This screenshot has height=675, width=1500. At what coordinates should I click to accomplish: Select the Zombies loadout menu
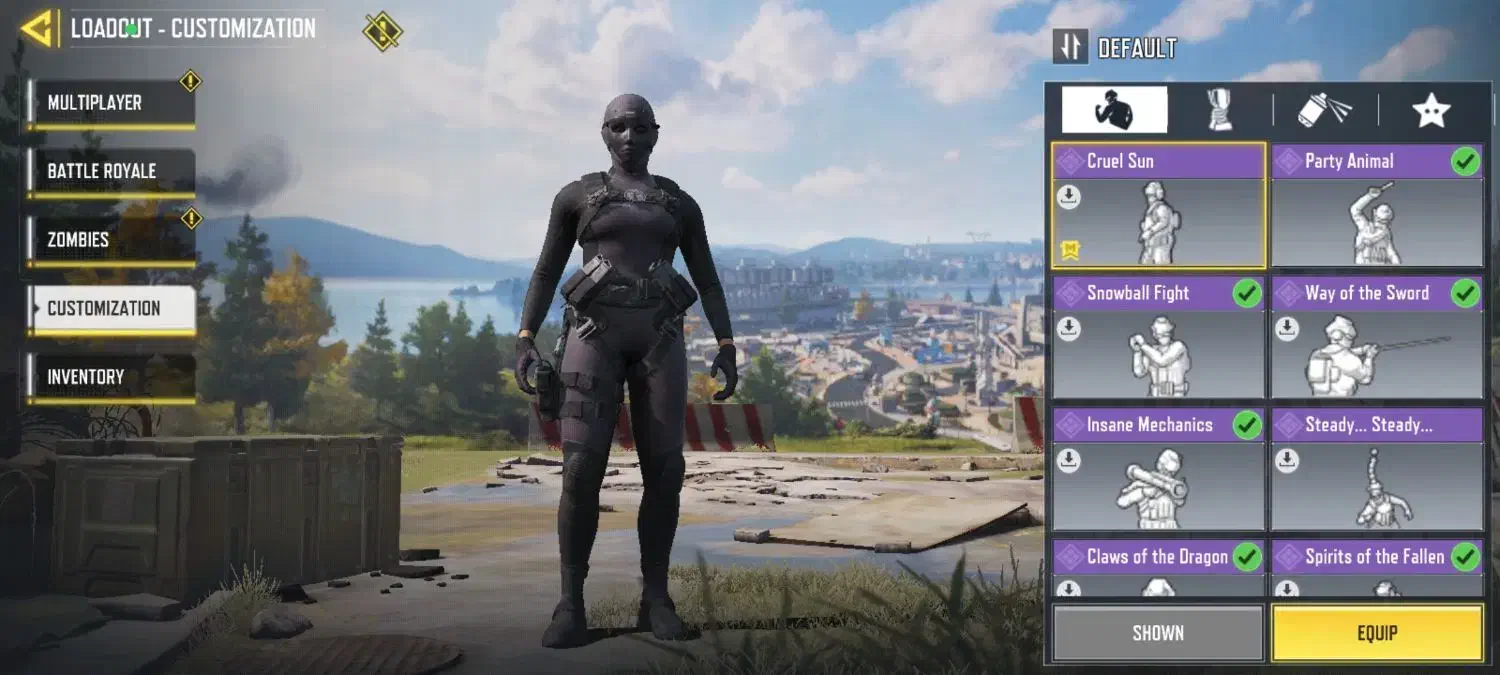pos(110,240)
